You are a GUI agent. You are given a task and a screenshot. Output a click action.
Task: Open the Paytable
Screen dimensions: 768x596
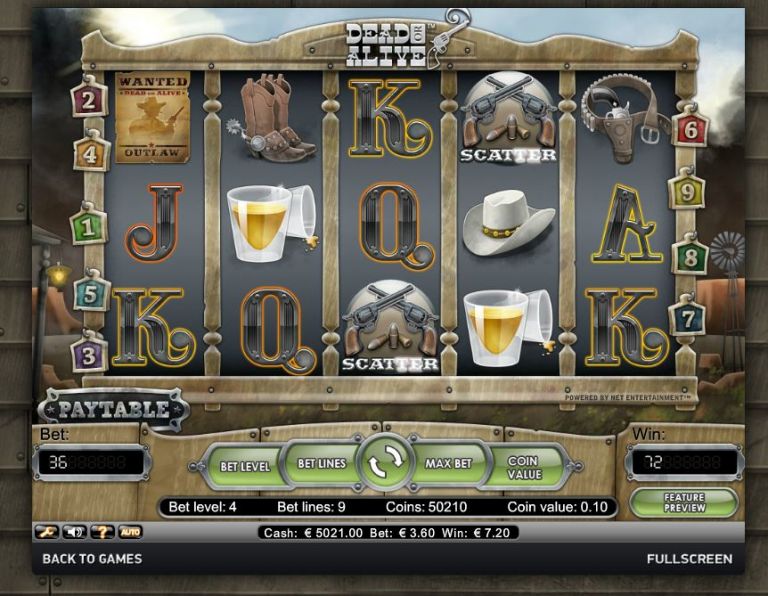tap(113, 410)
